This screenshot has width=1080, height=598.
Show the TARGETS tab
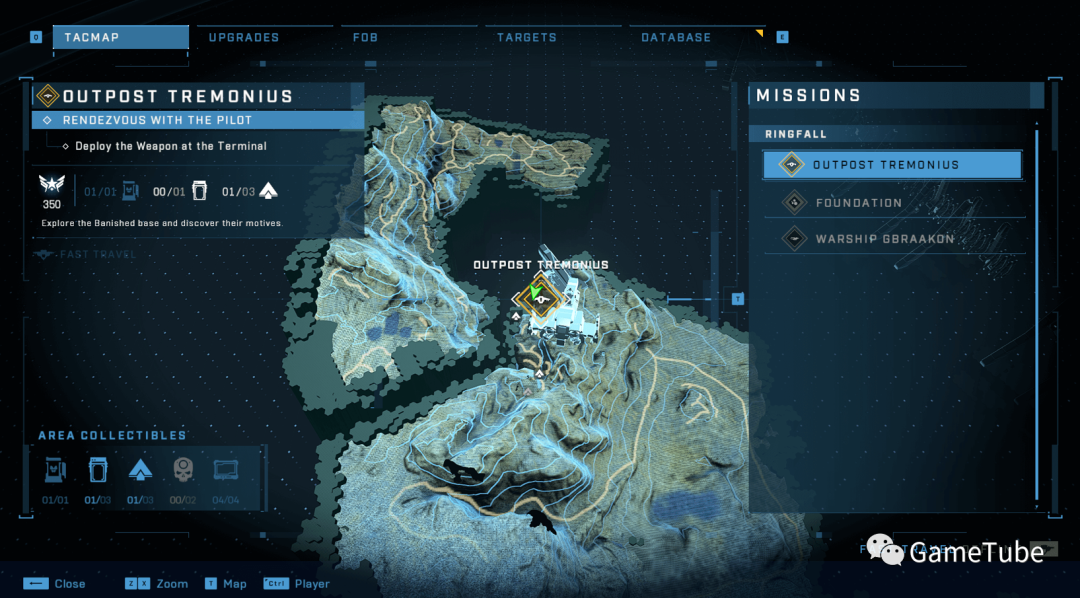point(527,38)
